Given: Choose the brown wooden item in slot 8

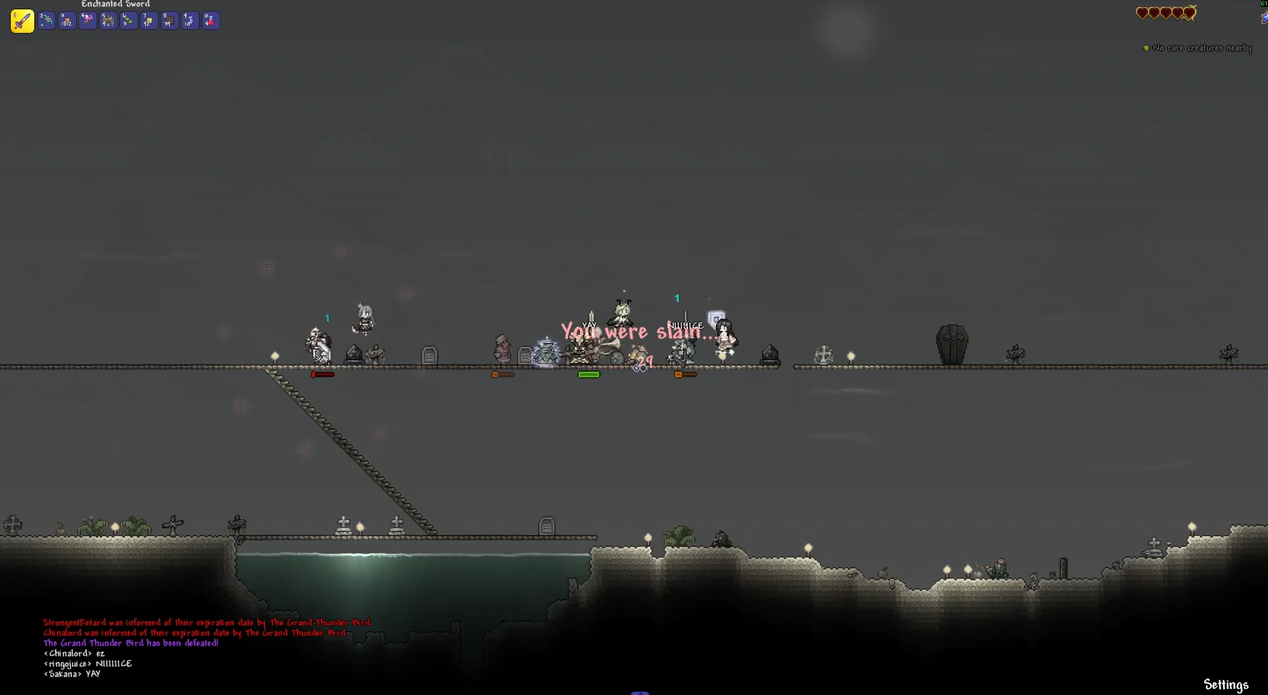Looking at the screenshot, I should pos(169,21).
